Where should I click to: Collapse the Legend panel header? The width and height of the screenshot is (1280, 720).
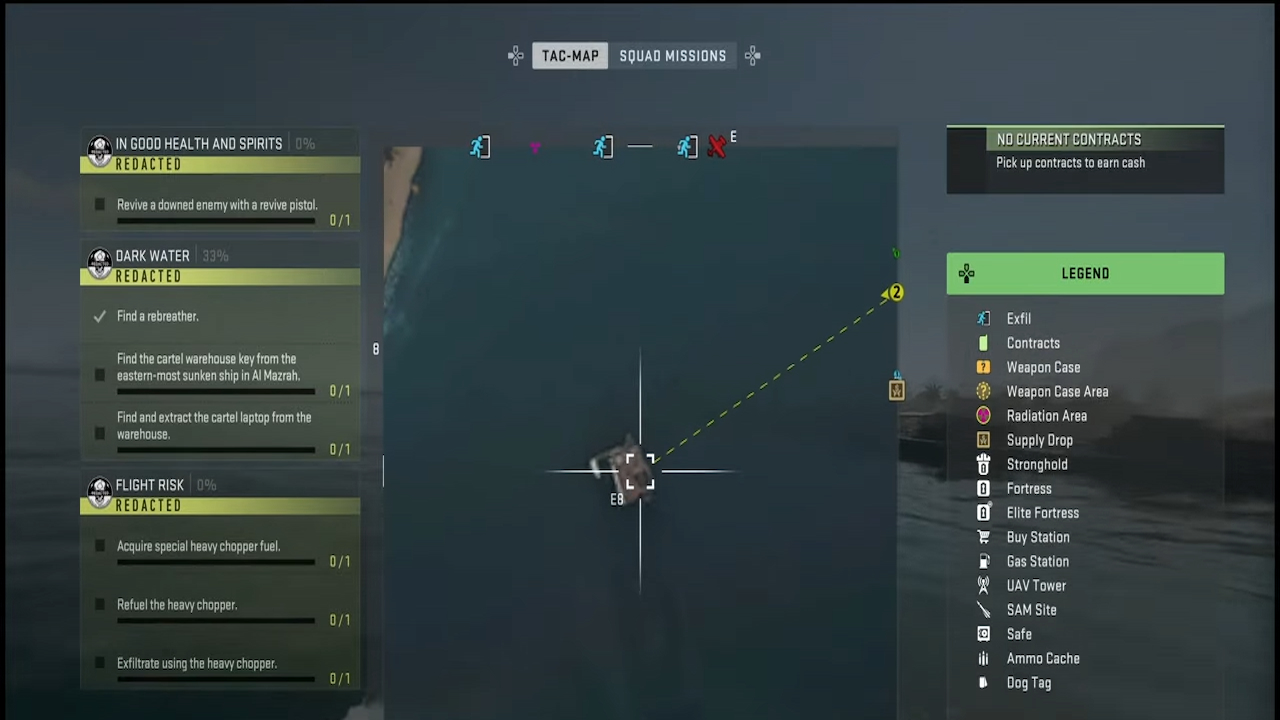[1085, 273]
